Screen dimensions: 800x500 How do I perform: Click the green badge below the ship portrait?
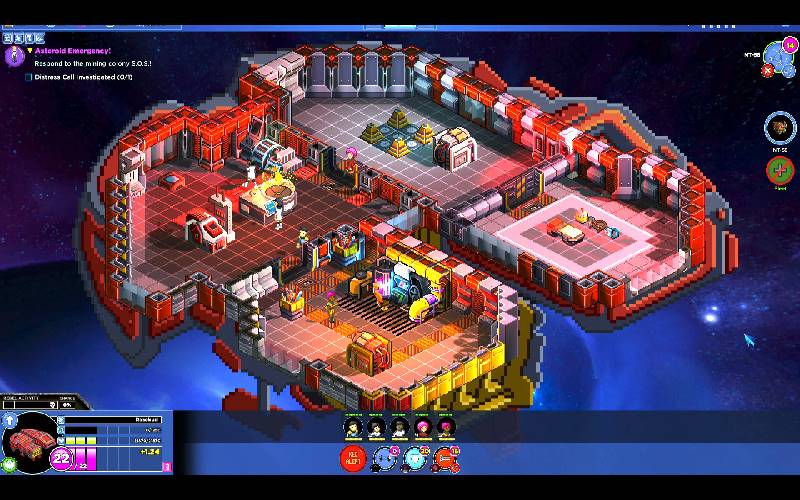click(x=10, y=464)
